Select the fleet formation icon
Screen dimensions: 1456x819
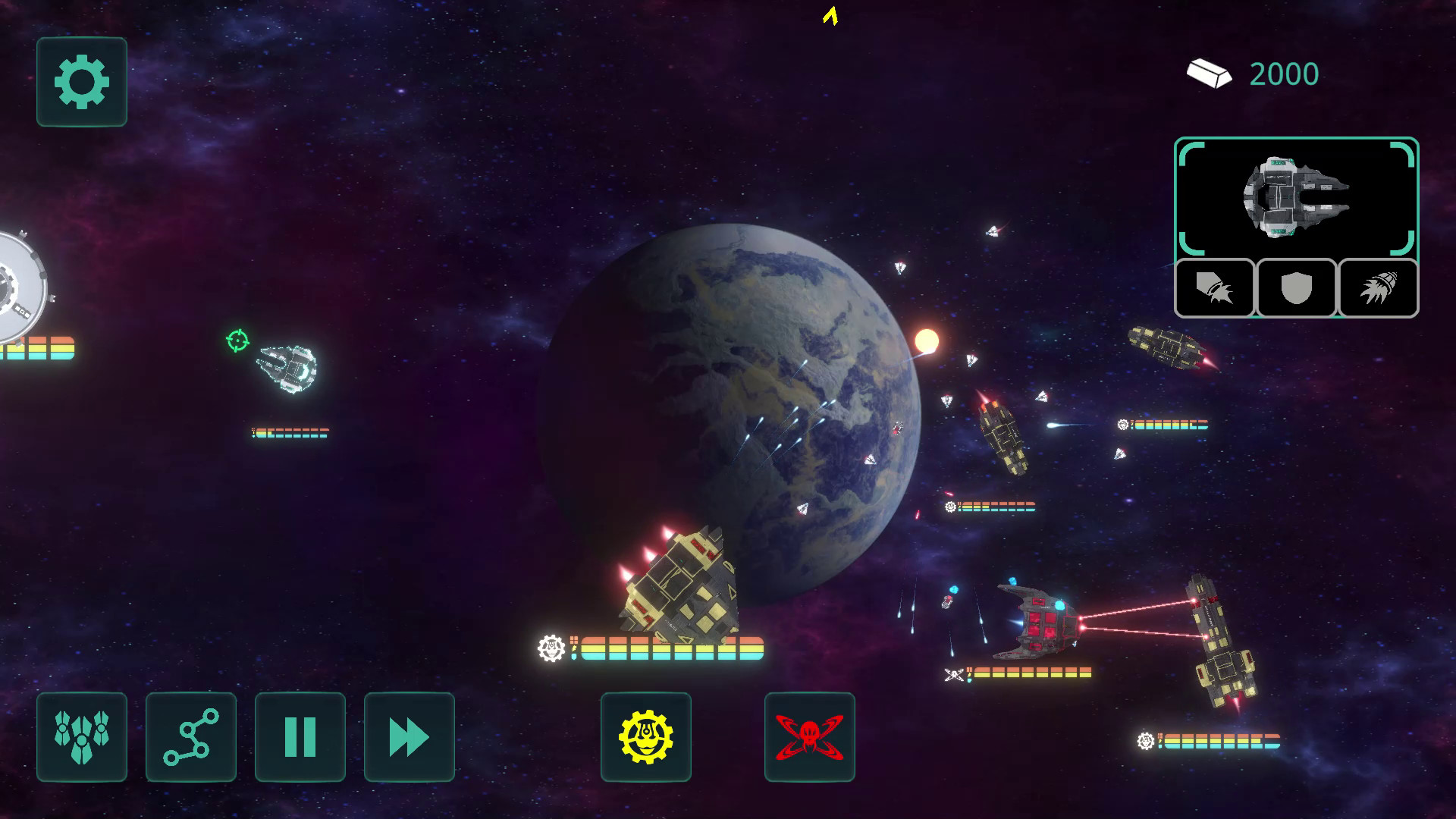pyautogui.click(x=81, y=737)
